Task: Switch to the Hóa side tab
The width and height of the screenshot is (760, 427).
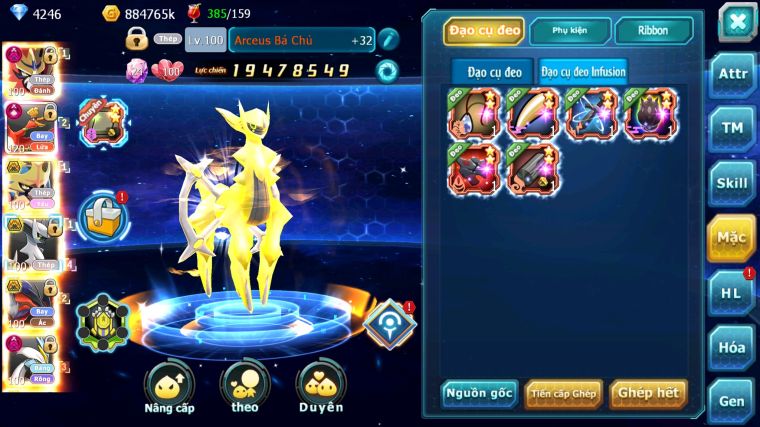Action: coord(730,347)
